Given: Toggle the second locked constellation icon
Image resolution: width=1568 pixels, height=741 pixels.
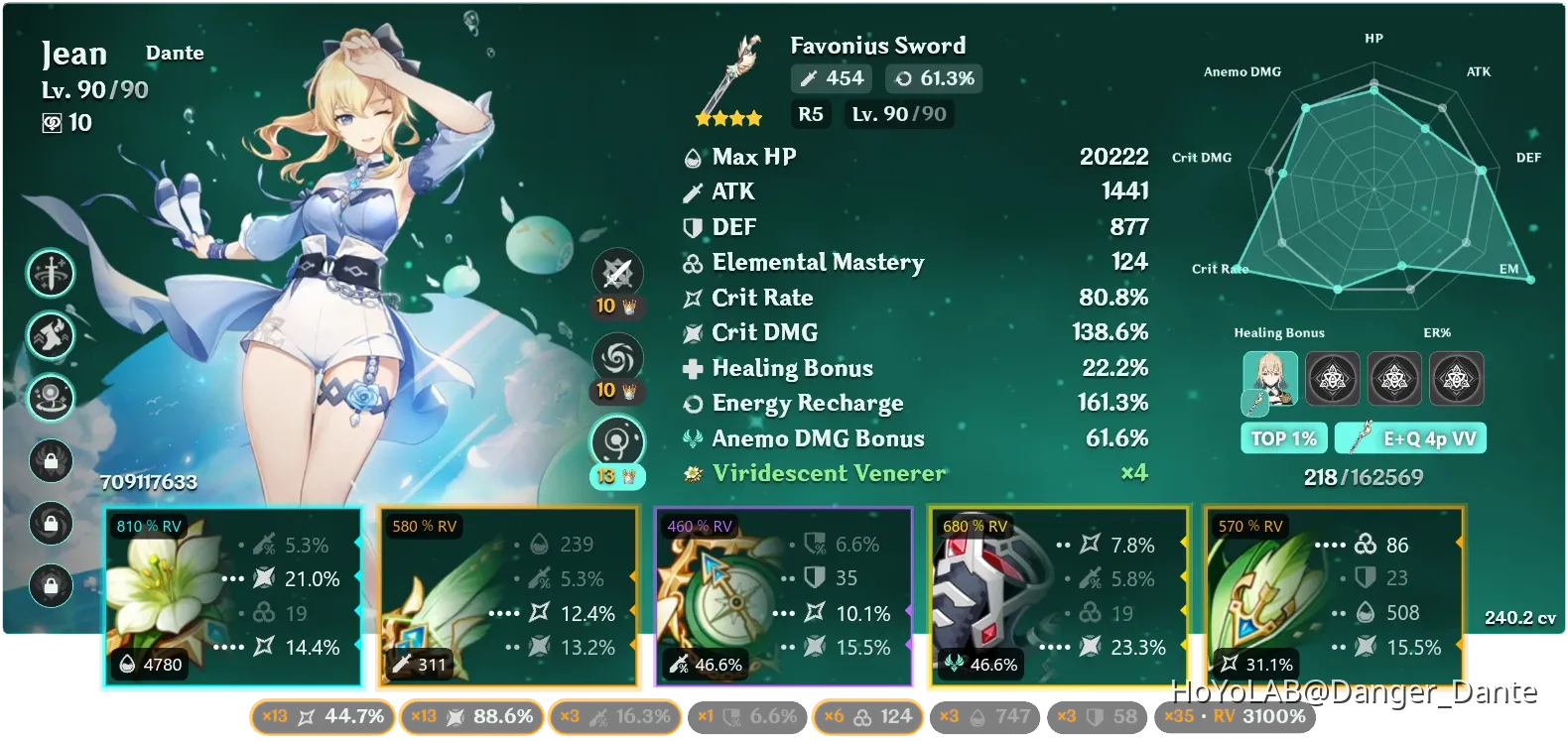Looking at the screenshot, I should [x=52, y=524].
